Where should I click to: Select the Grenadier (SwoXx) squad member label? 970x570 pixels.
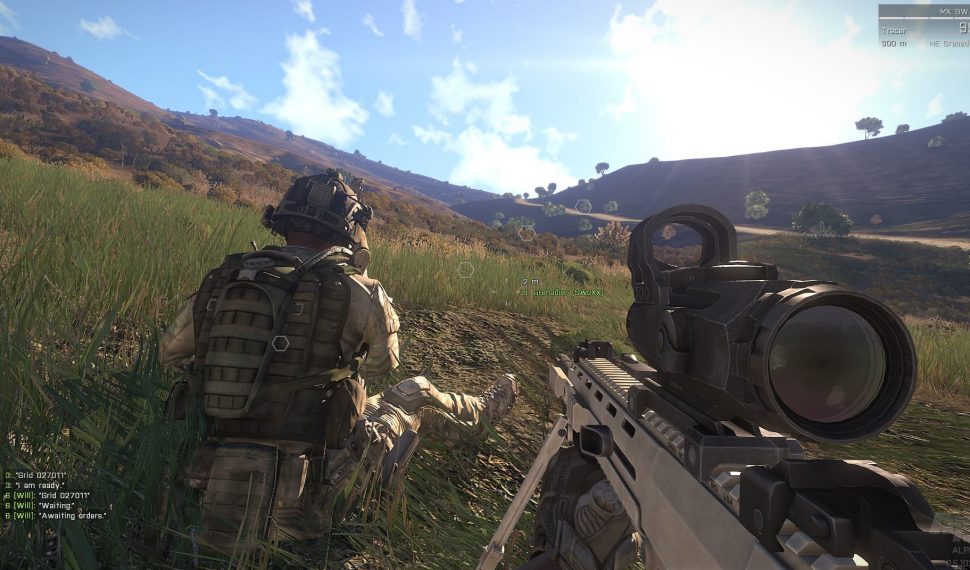562,292
